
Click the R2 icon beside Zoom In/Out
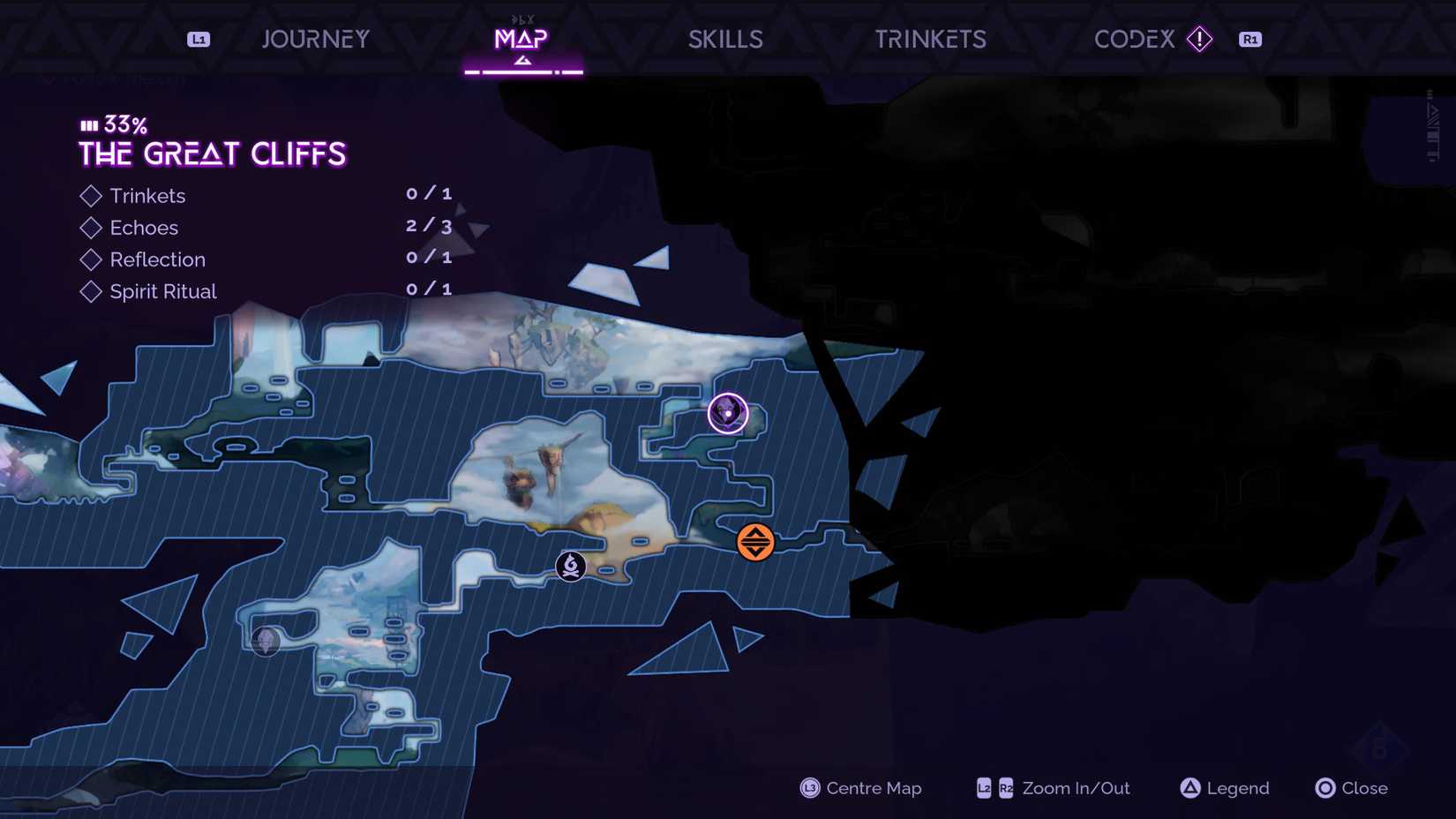point(1005,788)
